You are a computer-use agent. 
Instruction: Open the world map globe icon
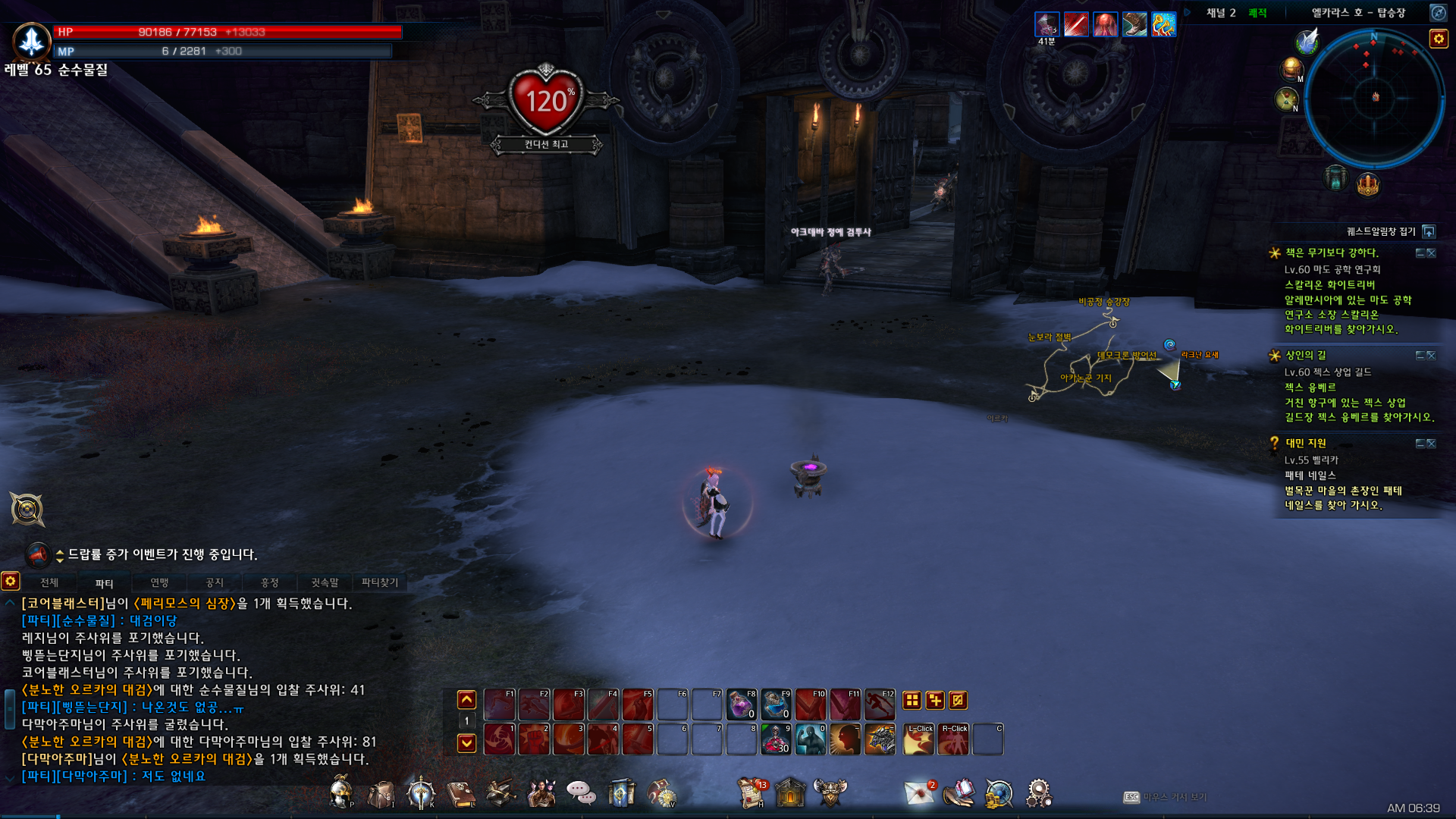[999, 794]
